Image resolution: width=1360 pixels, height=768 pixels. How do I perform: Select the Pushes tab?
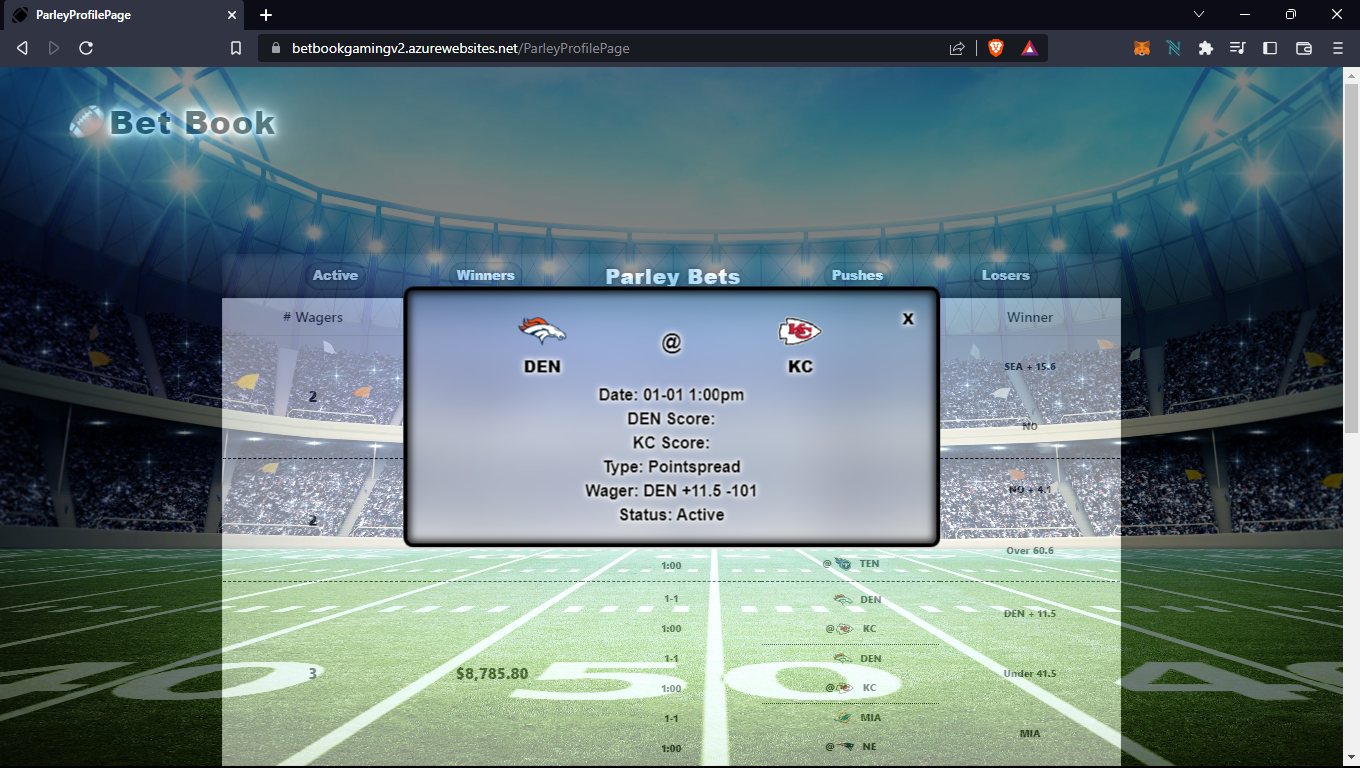[857, 275]
